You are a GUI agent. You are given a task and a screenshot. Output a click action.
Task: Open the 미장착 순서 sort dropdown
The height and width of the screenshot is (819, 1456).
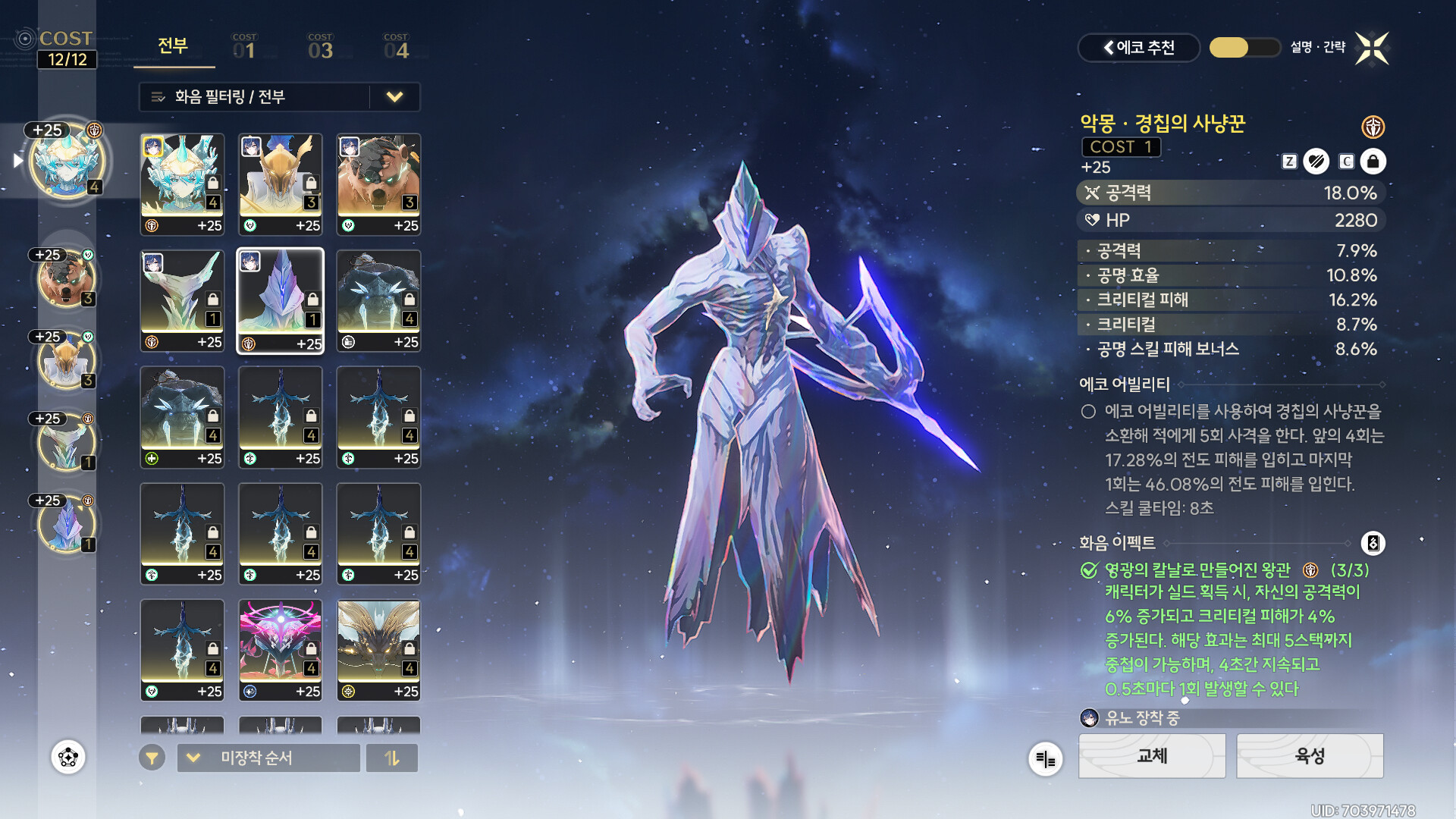tap(268, 758)
